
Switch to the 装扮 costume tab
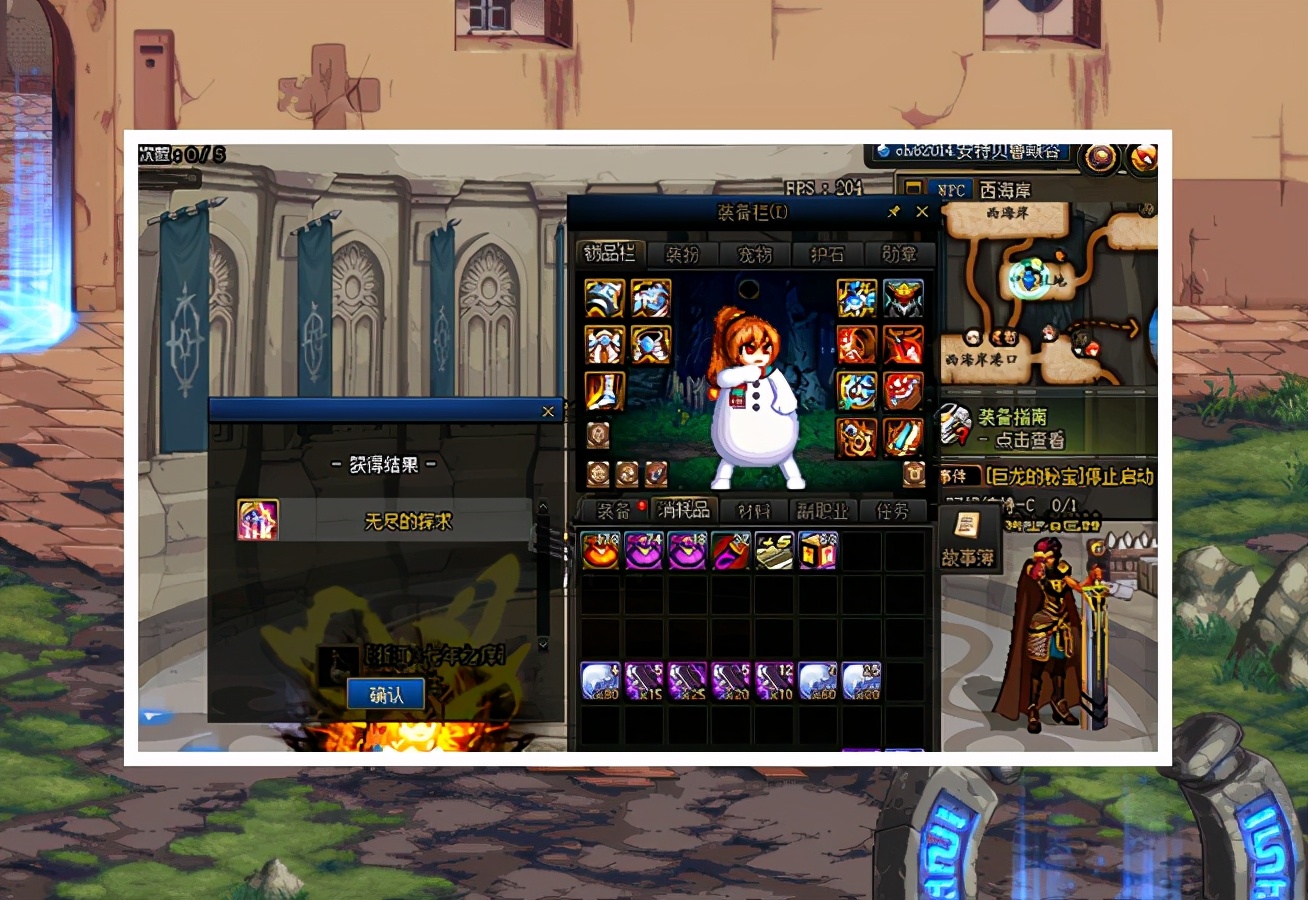(x=683, y=254)
